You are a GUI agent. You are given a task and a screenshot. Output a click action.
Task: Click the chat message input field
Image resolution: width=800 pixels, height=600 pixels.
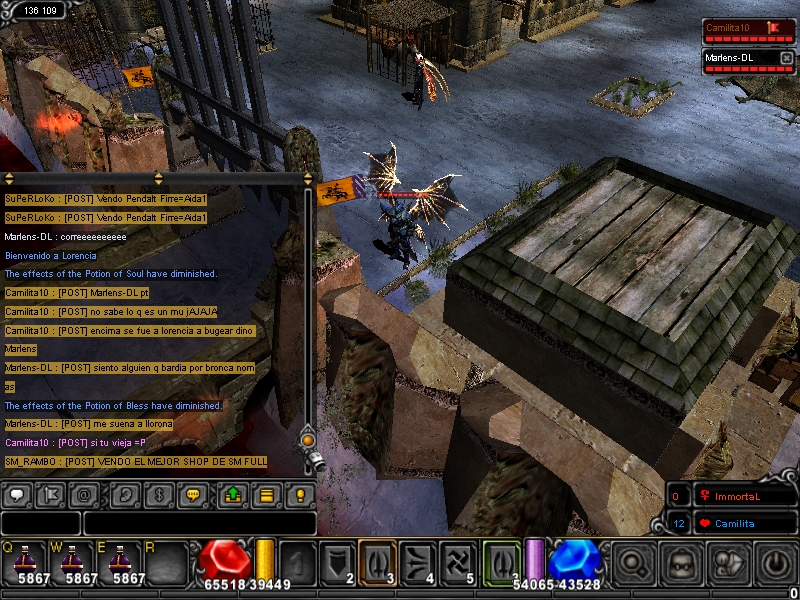point(199,523)
